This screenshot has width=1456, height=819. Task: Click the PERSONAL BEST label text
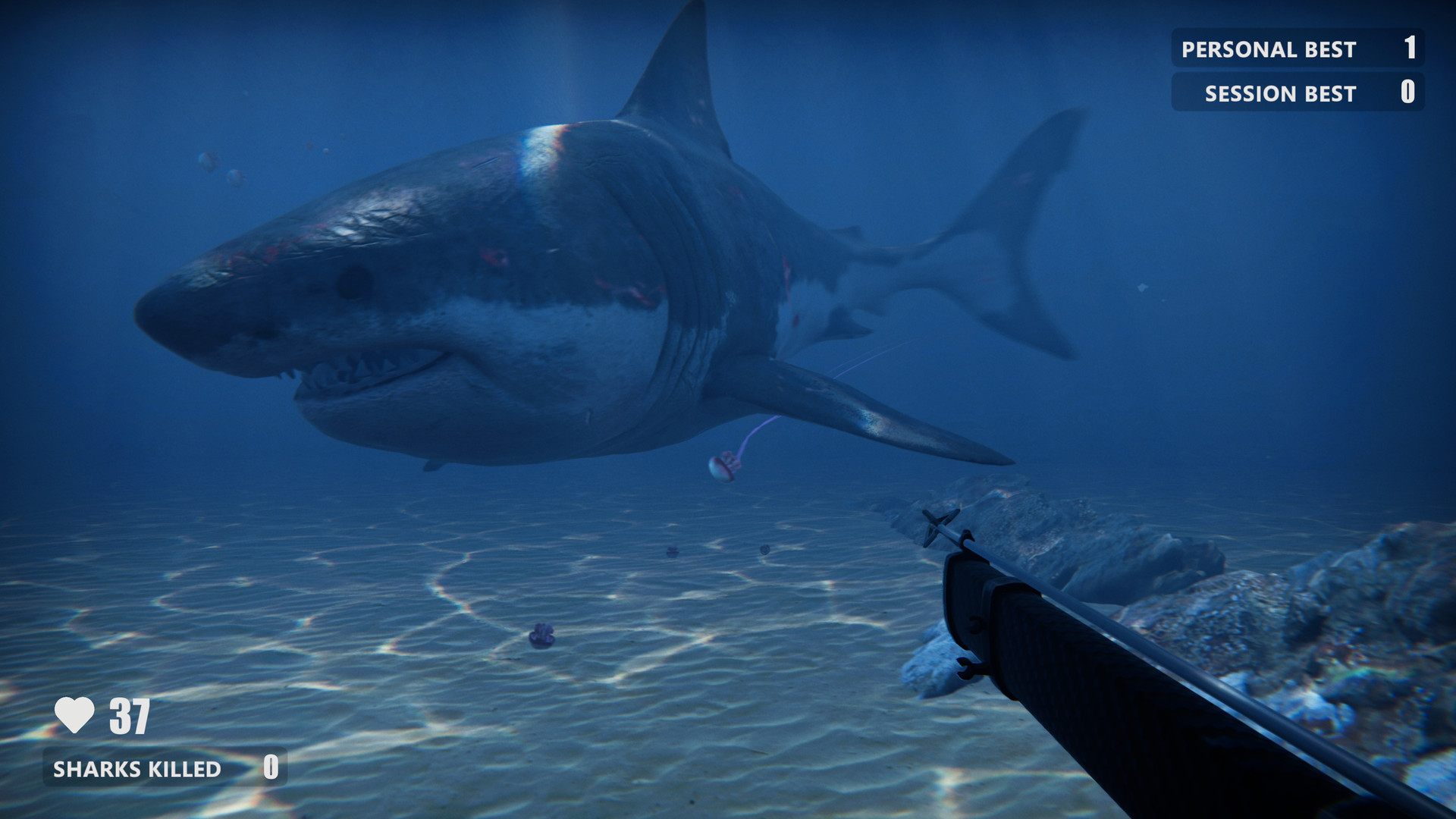tap(1266, 49)
